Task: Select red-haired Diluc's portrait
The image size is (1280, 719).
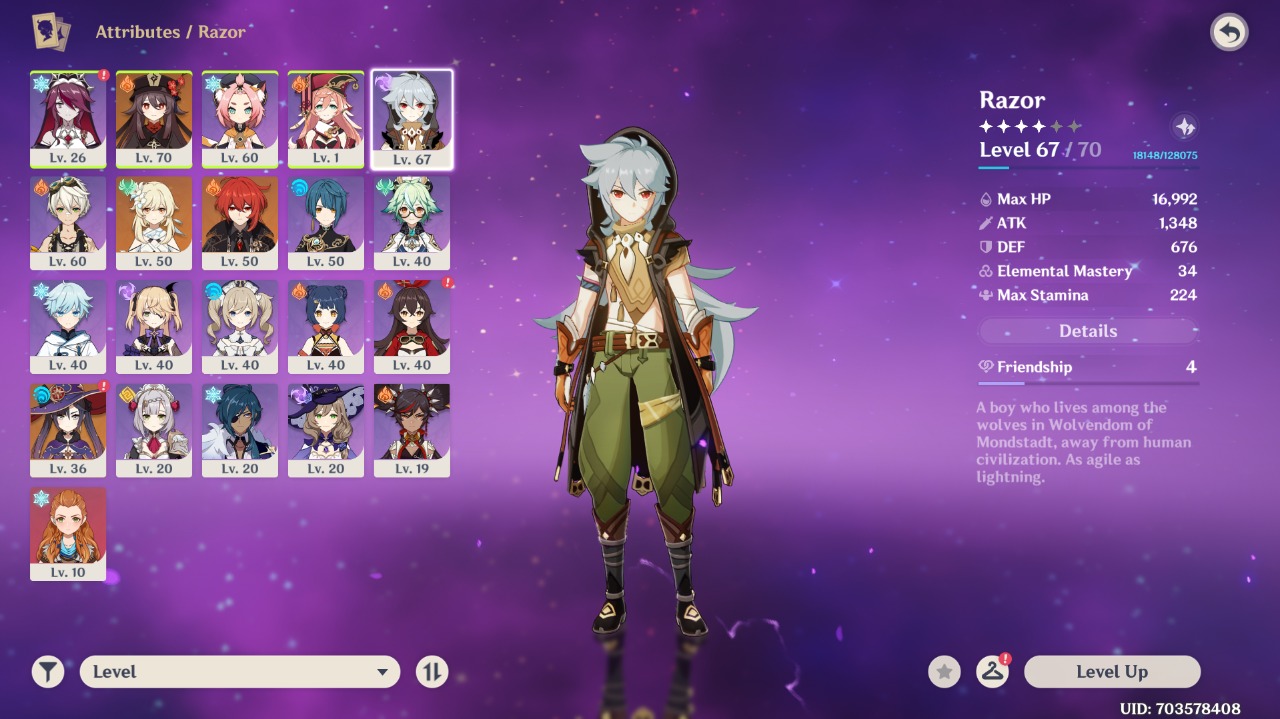Action: coord(240,222)
